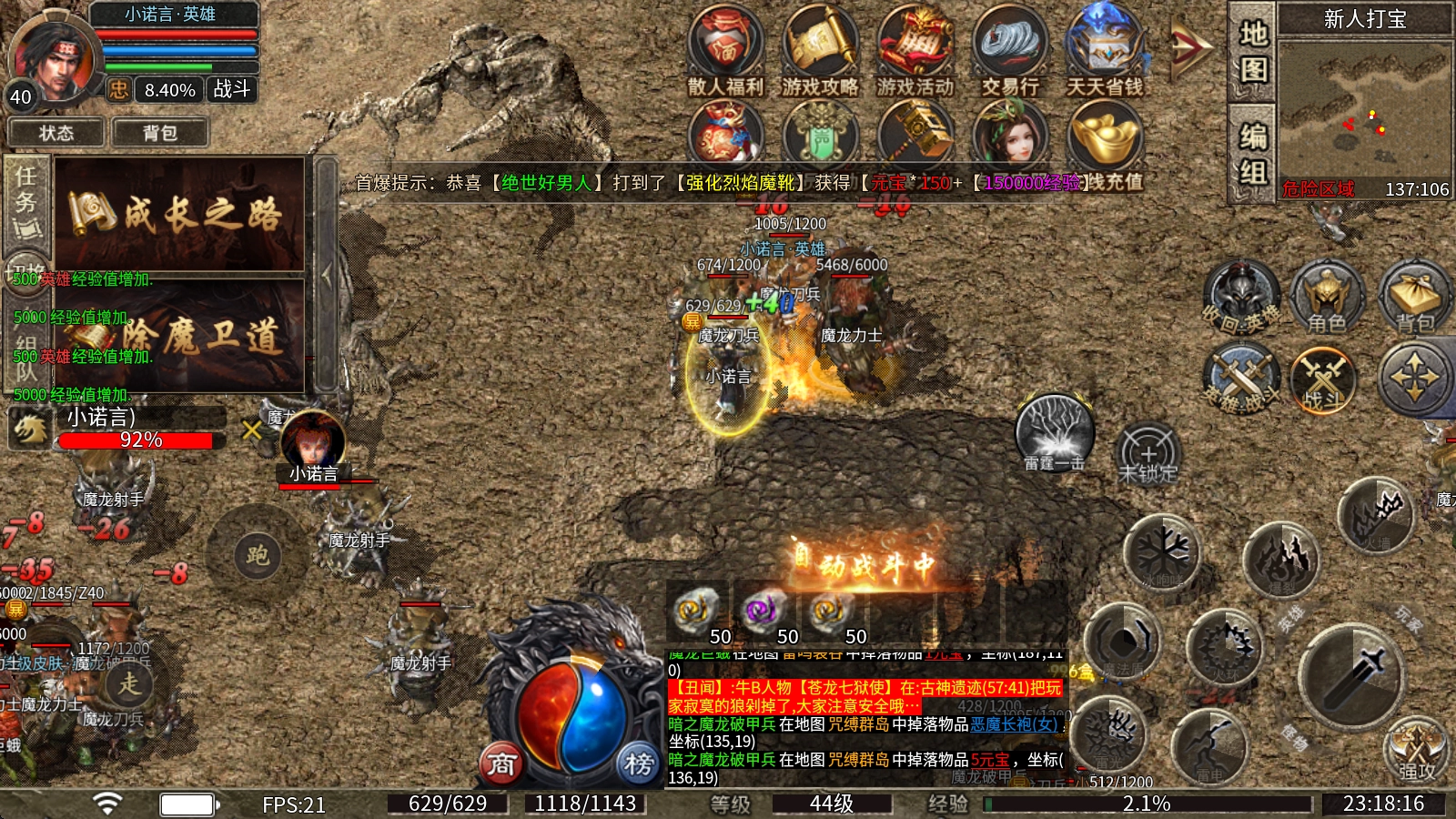Toggle the 未锁定 target lock
The image size is (1456, 819).
pyautogui.click(x=1148, y=453)
